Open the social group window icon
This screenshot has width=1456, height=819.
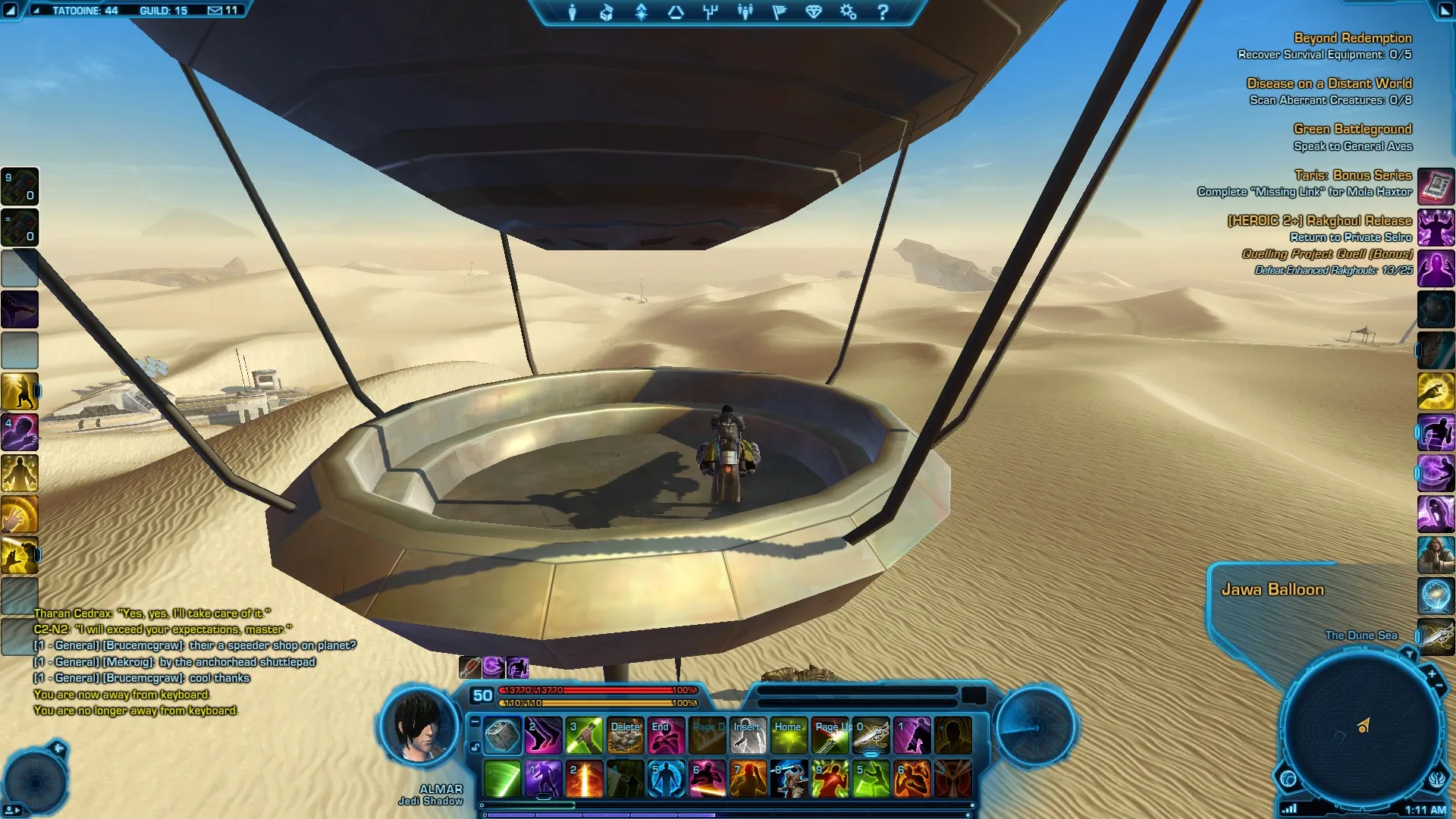tap(745, 12)
